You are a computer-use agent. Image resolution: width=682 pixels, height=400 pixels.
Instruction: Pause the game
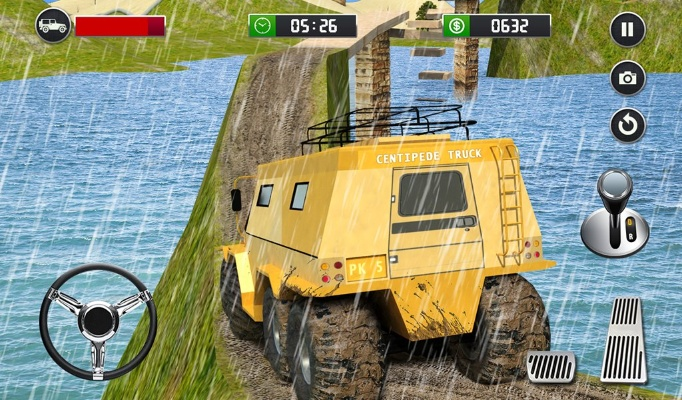(627, 29)
